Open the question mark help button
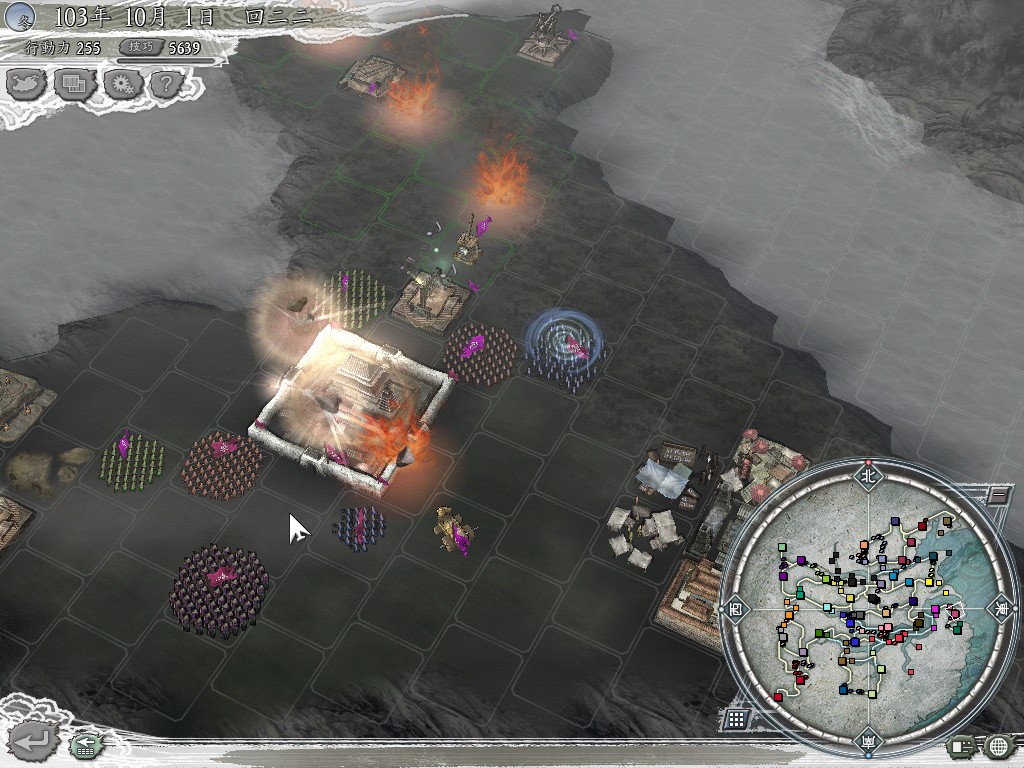The width and height of the screenshot is (1024, 768). [166, 84]
